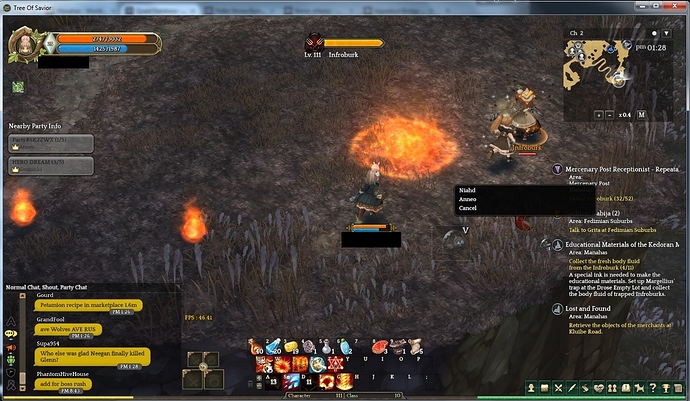Select the Niahd option in the popup
This screenshot has height=401, width=690.
[468, 190]
